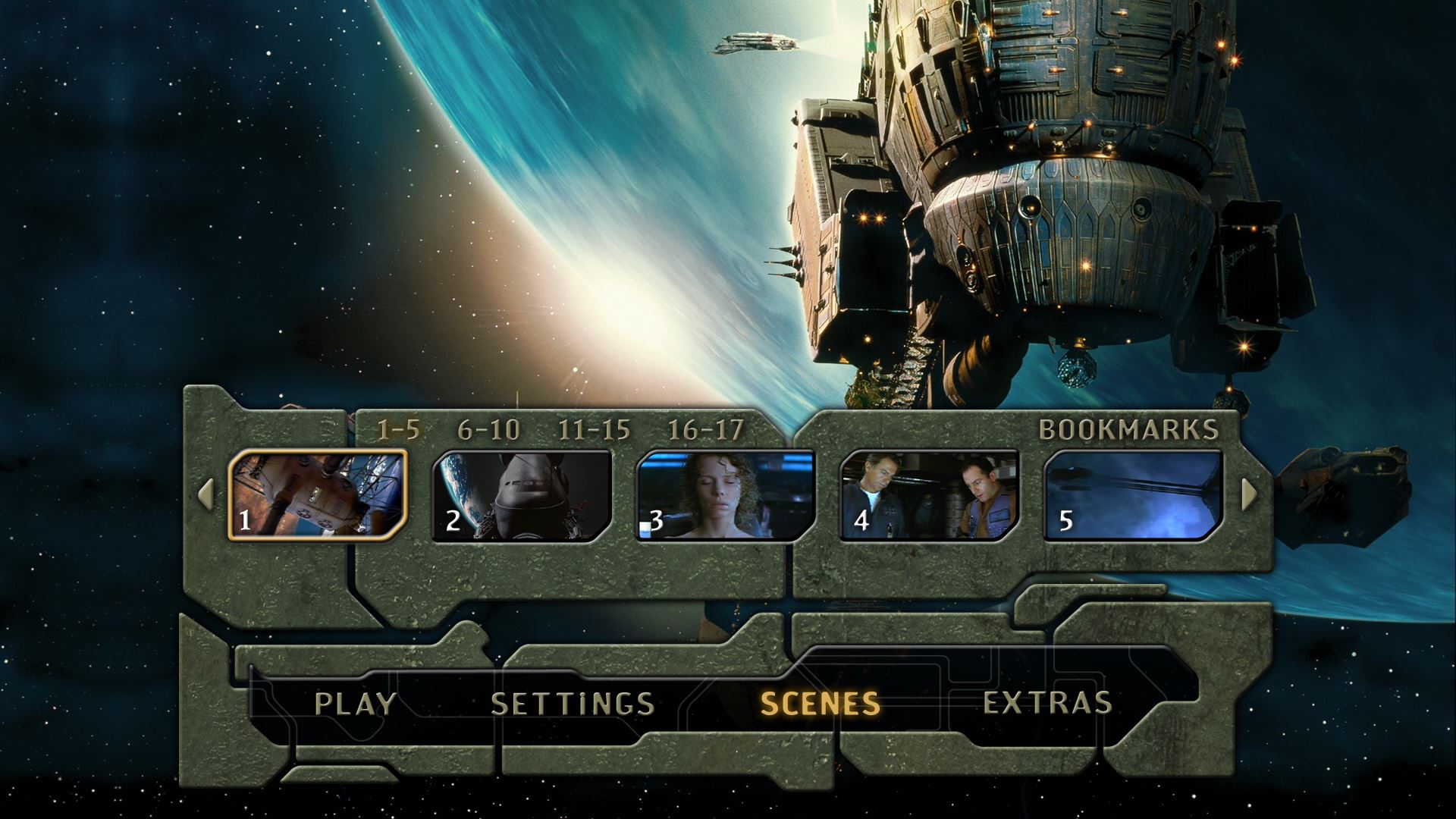Open the SETTINGS menu

click(573, 704)
